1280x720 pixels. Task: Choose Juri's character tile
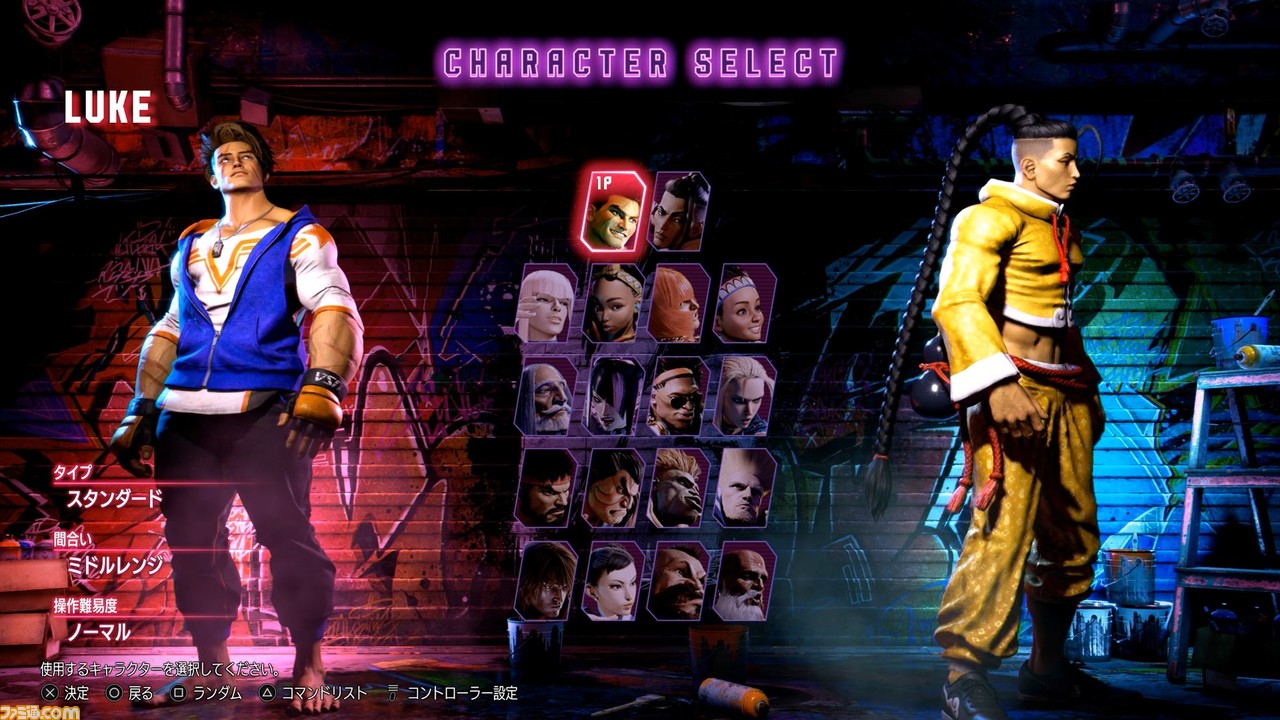(612, 396)
